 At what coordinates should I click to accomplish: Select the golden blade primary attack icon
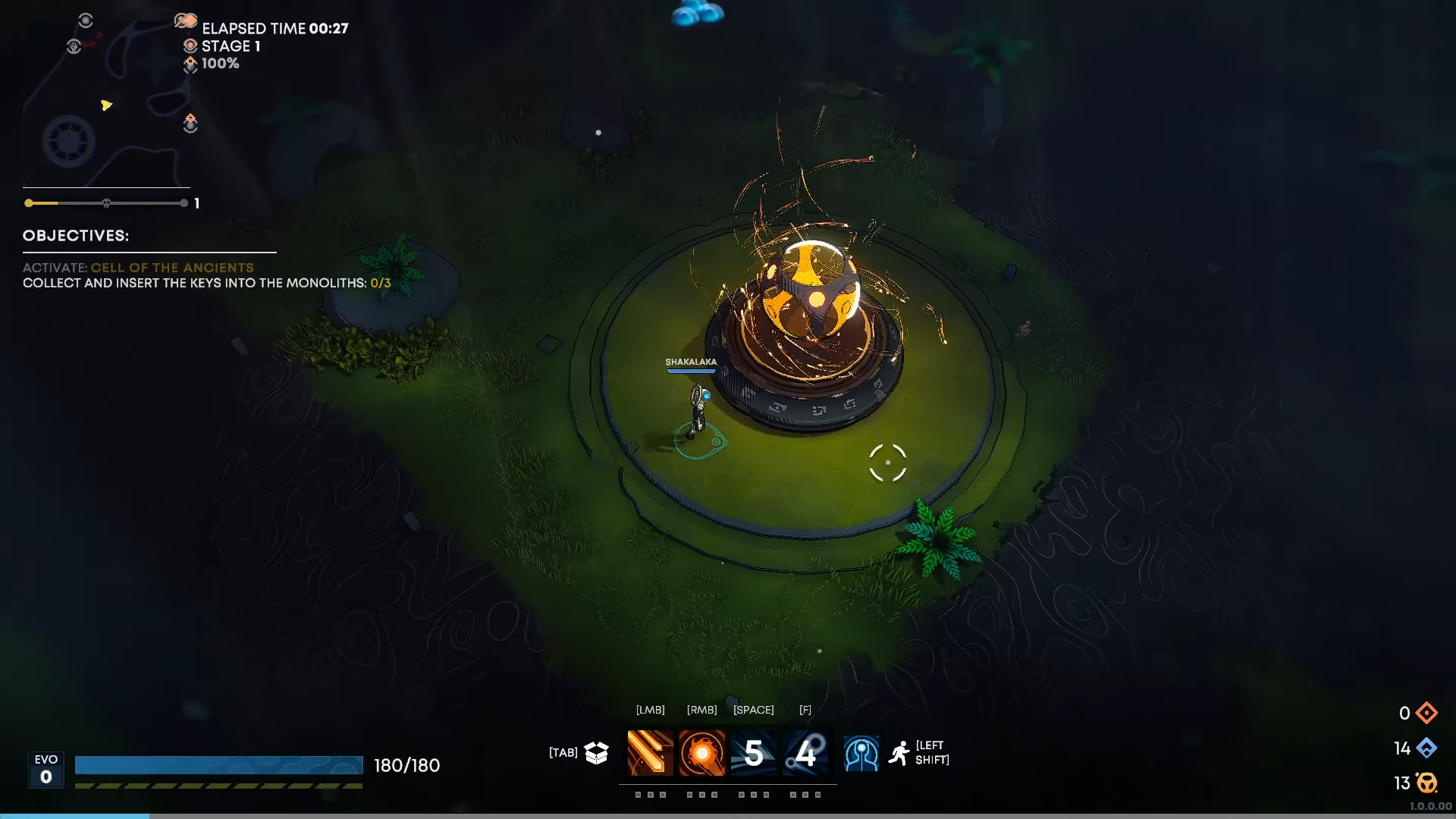tap(650, 753)
